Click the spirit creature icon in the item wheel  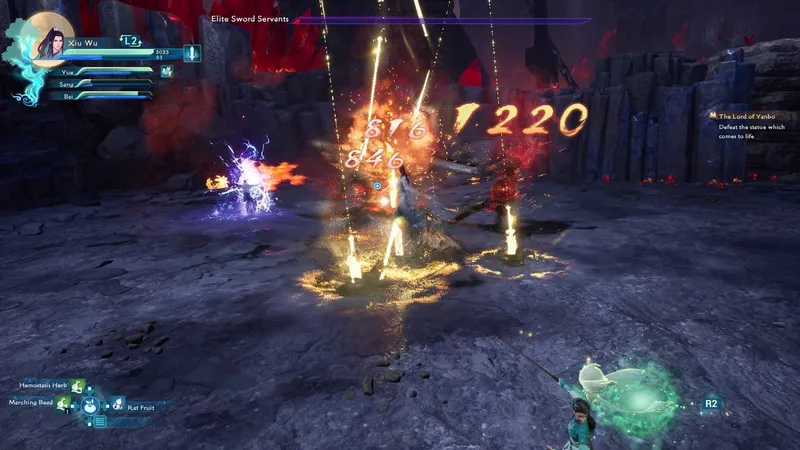pos(91,406)
